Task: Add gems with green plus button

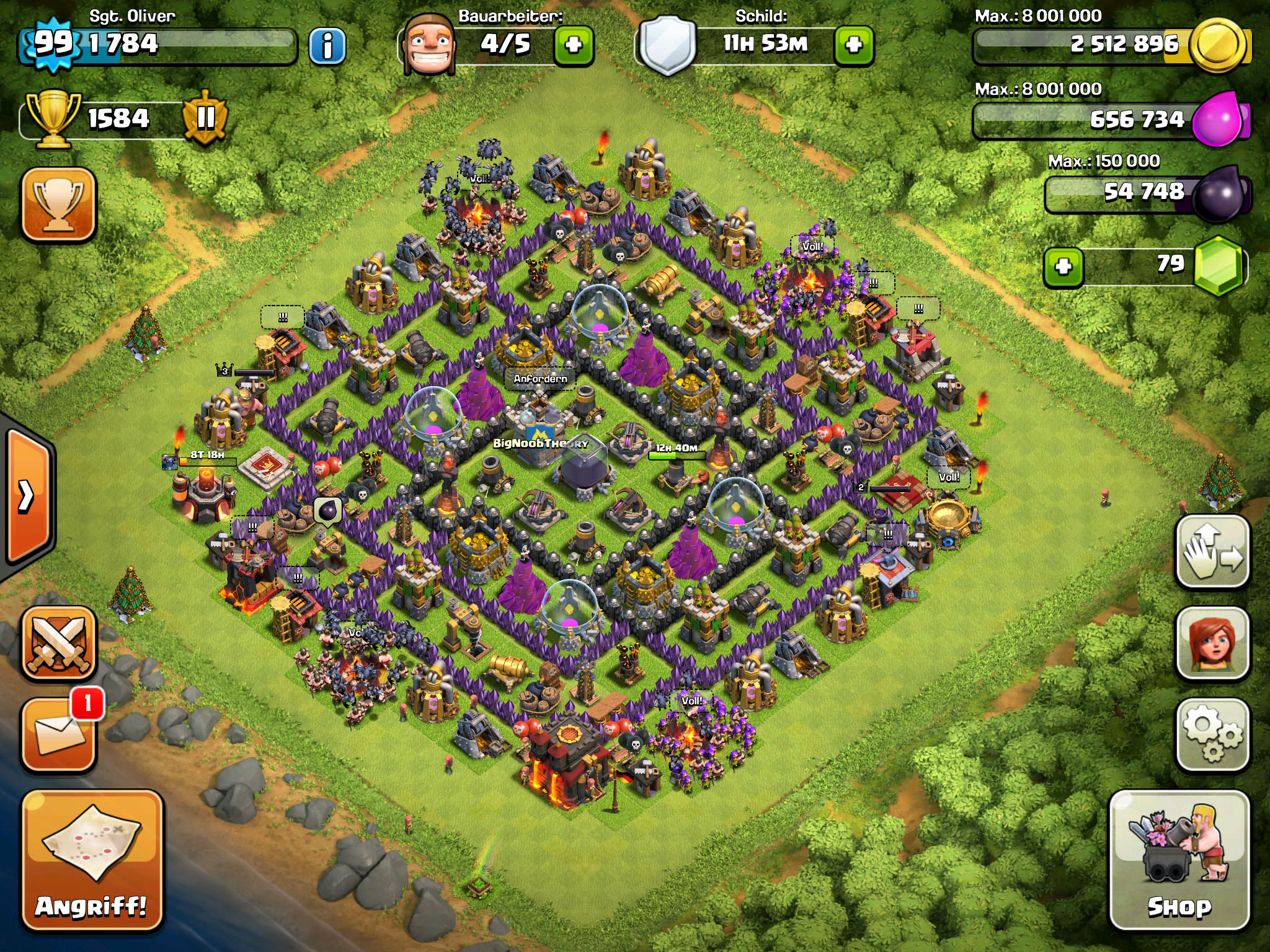Action: [x=1064, y=267]
